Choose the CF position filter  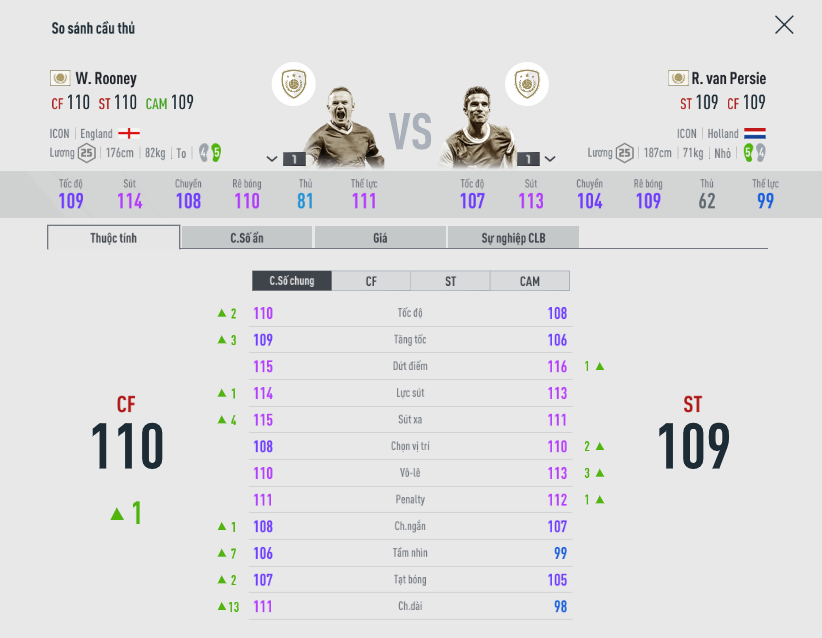[x=371, y=281]
